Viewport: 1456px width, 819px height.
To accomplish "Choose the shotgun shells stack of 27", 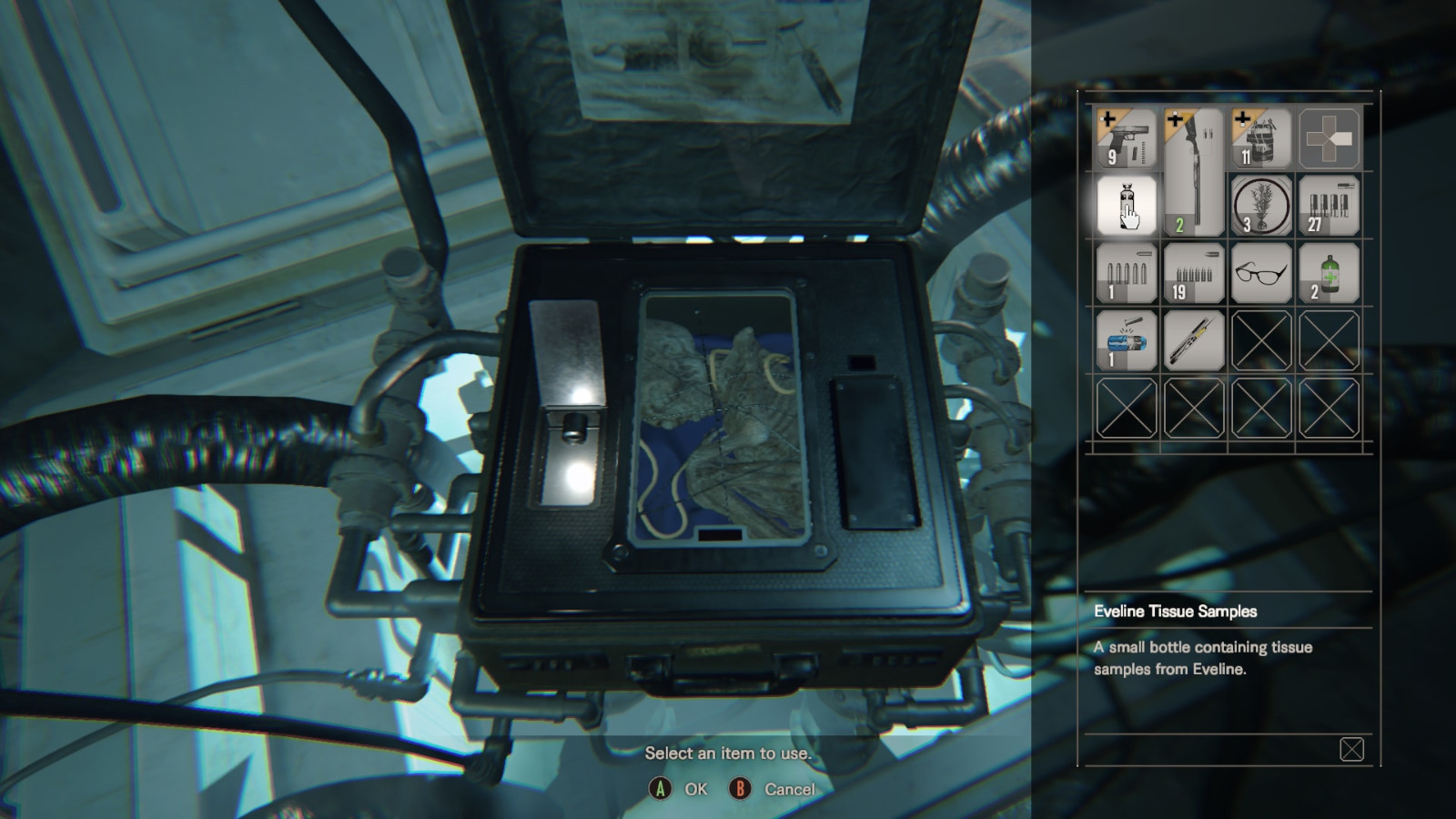I will pos(1329,206).
